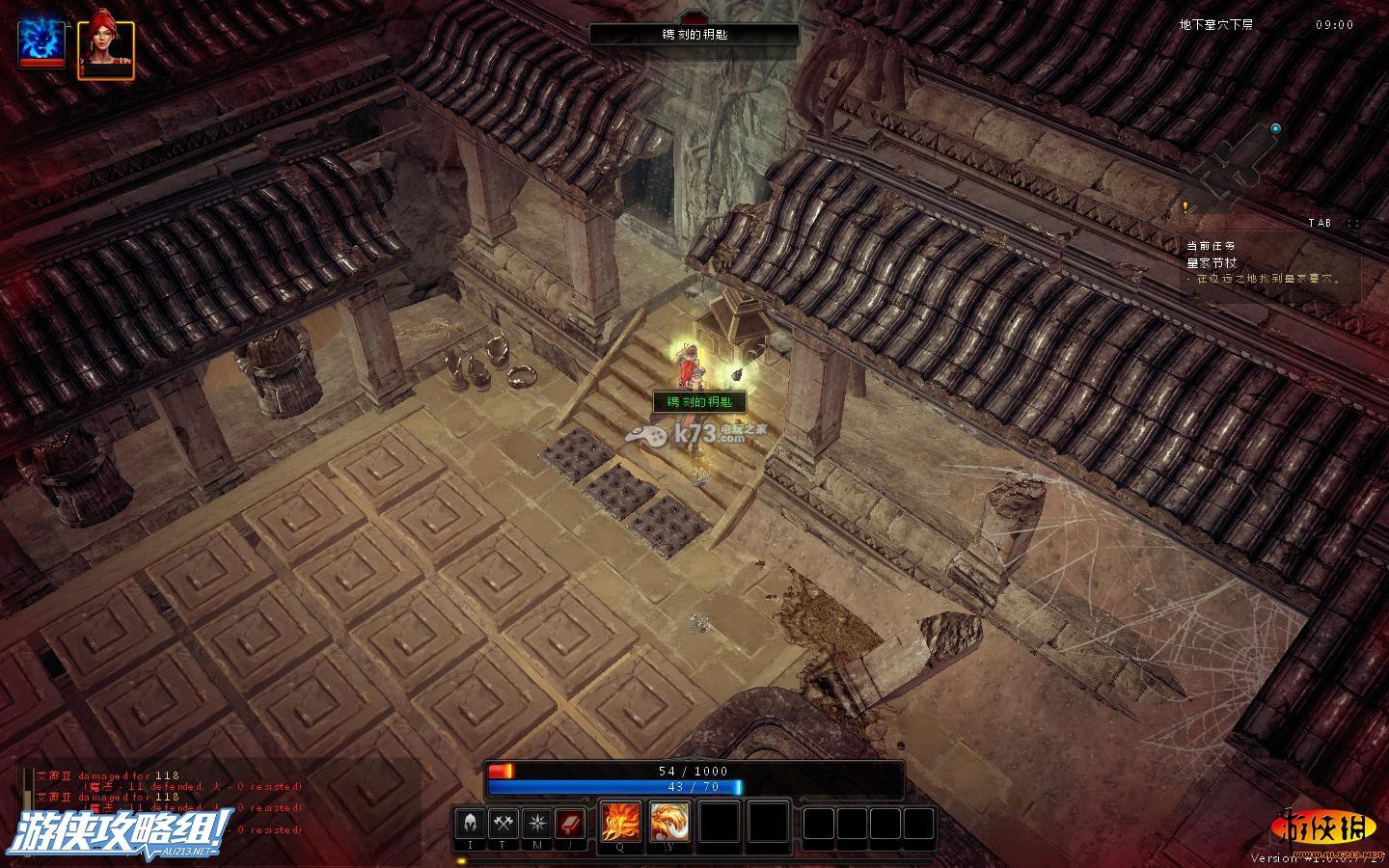1389x868 pixels.
Task: Cast the swirling flame phoenix skill
Action: (668, 823)
